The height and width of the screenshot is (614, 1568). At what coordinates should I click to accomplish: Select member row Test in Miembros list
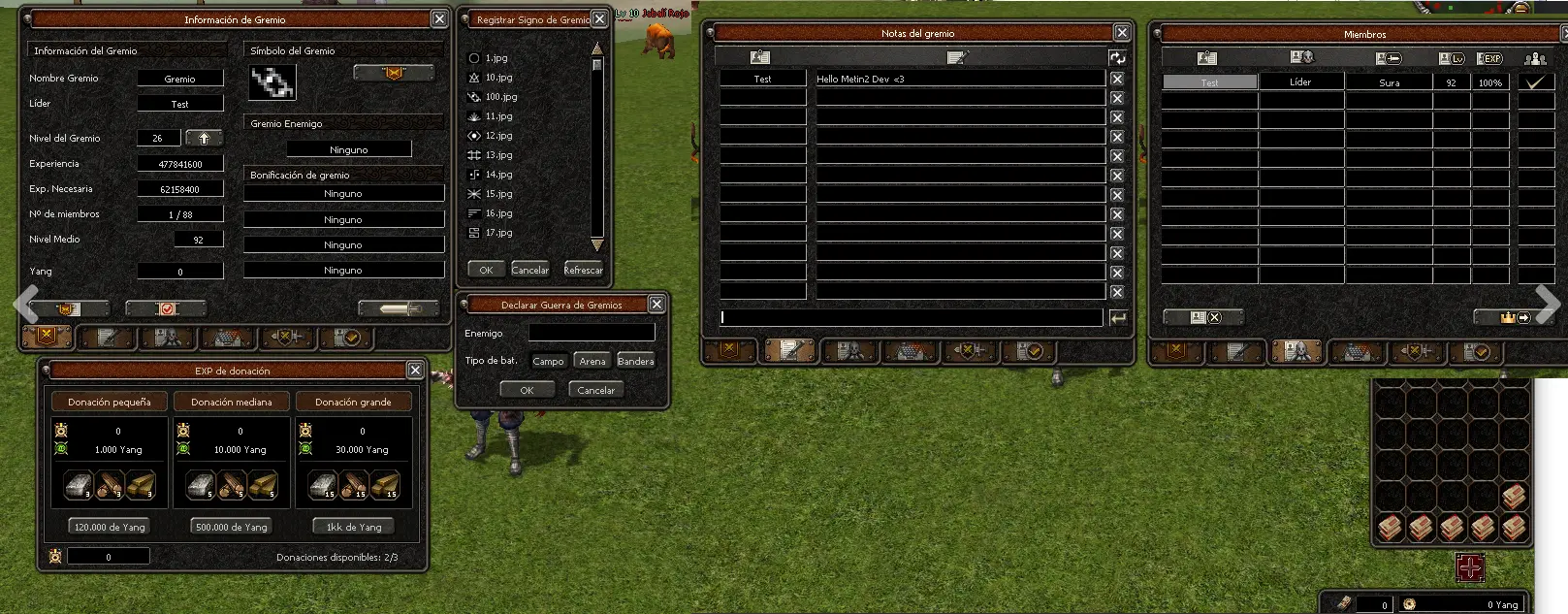tap(1209, 82)
